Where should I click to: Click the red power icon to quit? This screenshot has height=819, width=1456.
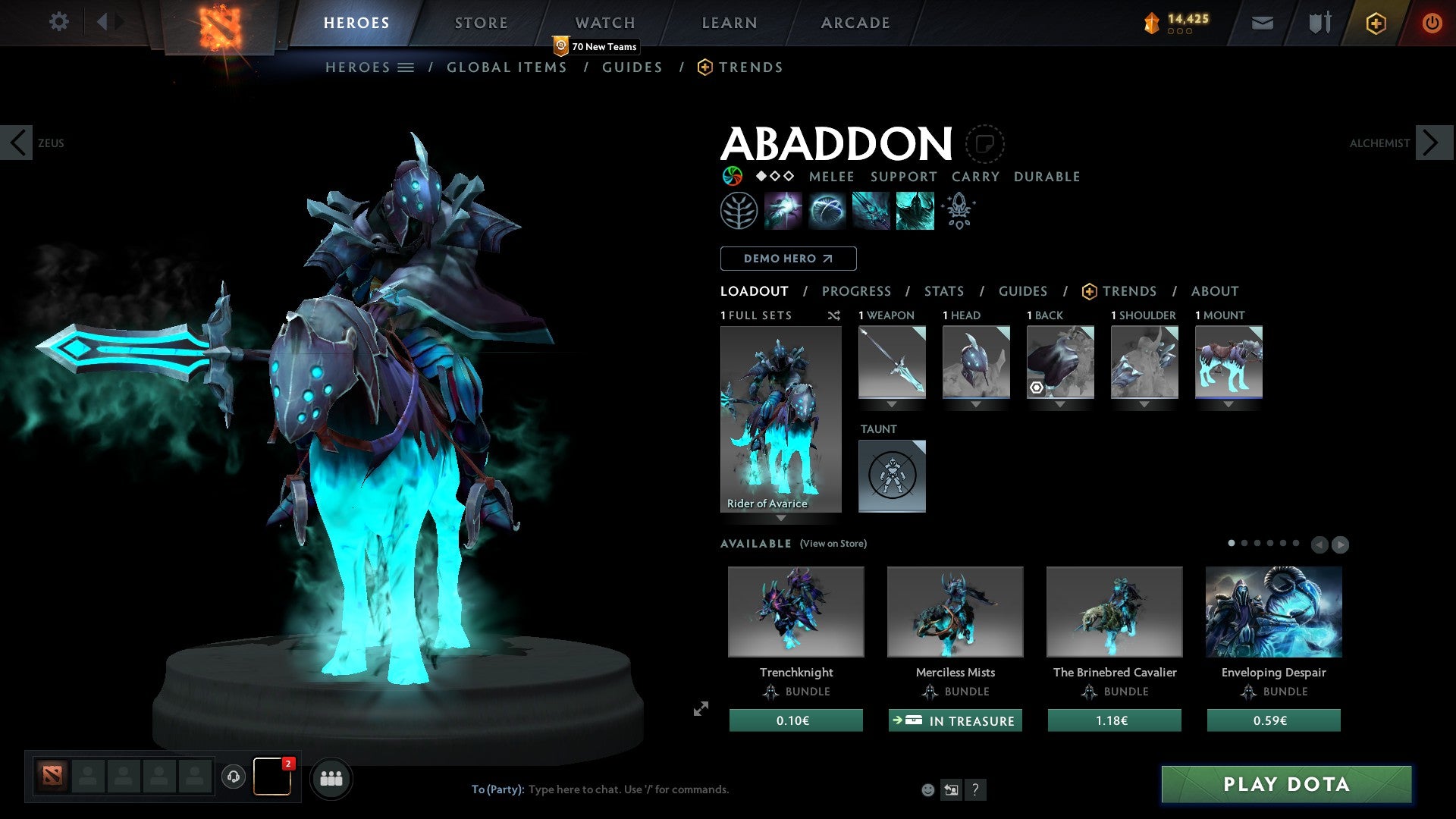pyautogui.click(x=1432, y=23)
